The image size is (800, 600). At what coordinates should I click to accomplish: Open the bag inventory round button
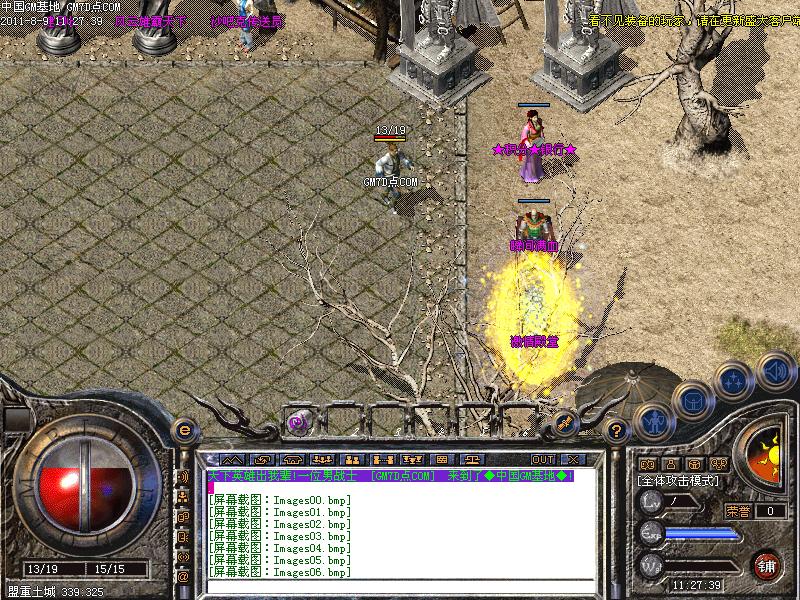(x=692, y=402)
